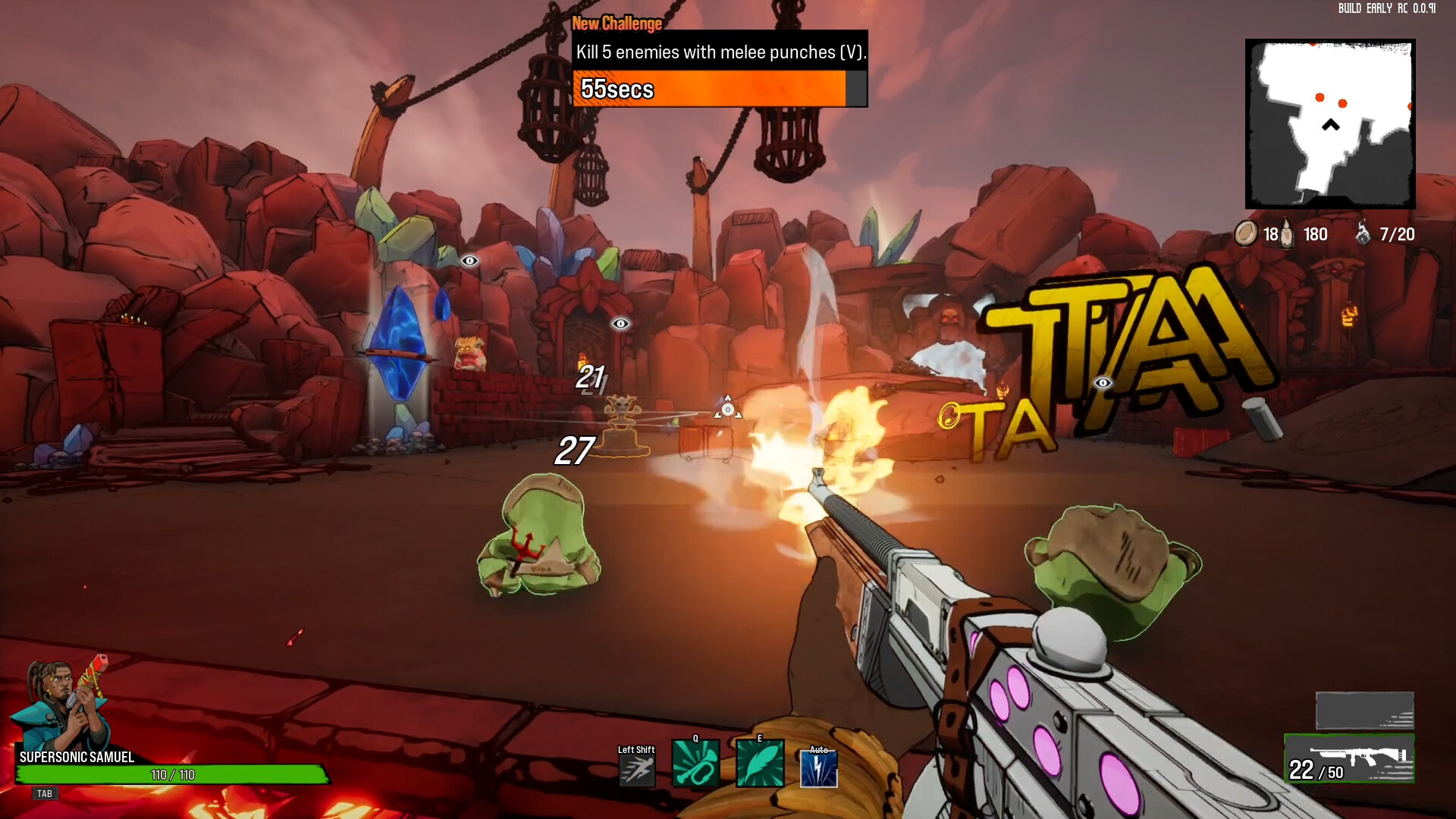The image size is (1456, 819).
Task: Use the trumpet ability
Action: point(695,764)
